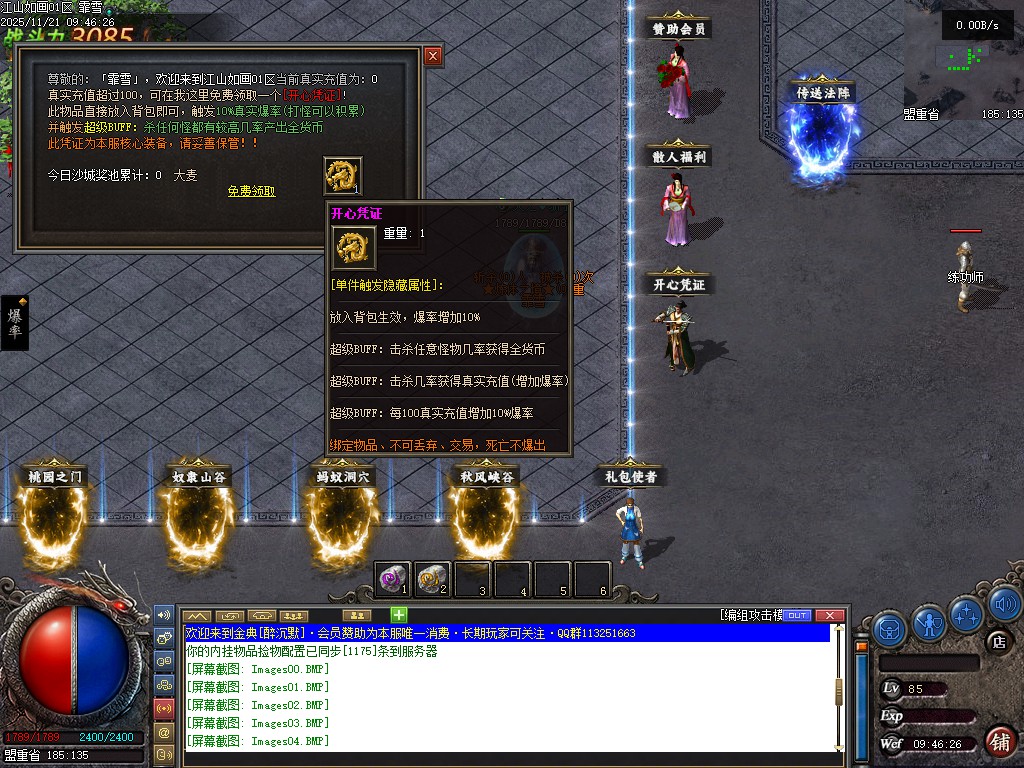Toggle sound with the round speaker button
The width and height of the screenshot is (1024, 768).
[x=1004, y=603]
